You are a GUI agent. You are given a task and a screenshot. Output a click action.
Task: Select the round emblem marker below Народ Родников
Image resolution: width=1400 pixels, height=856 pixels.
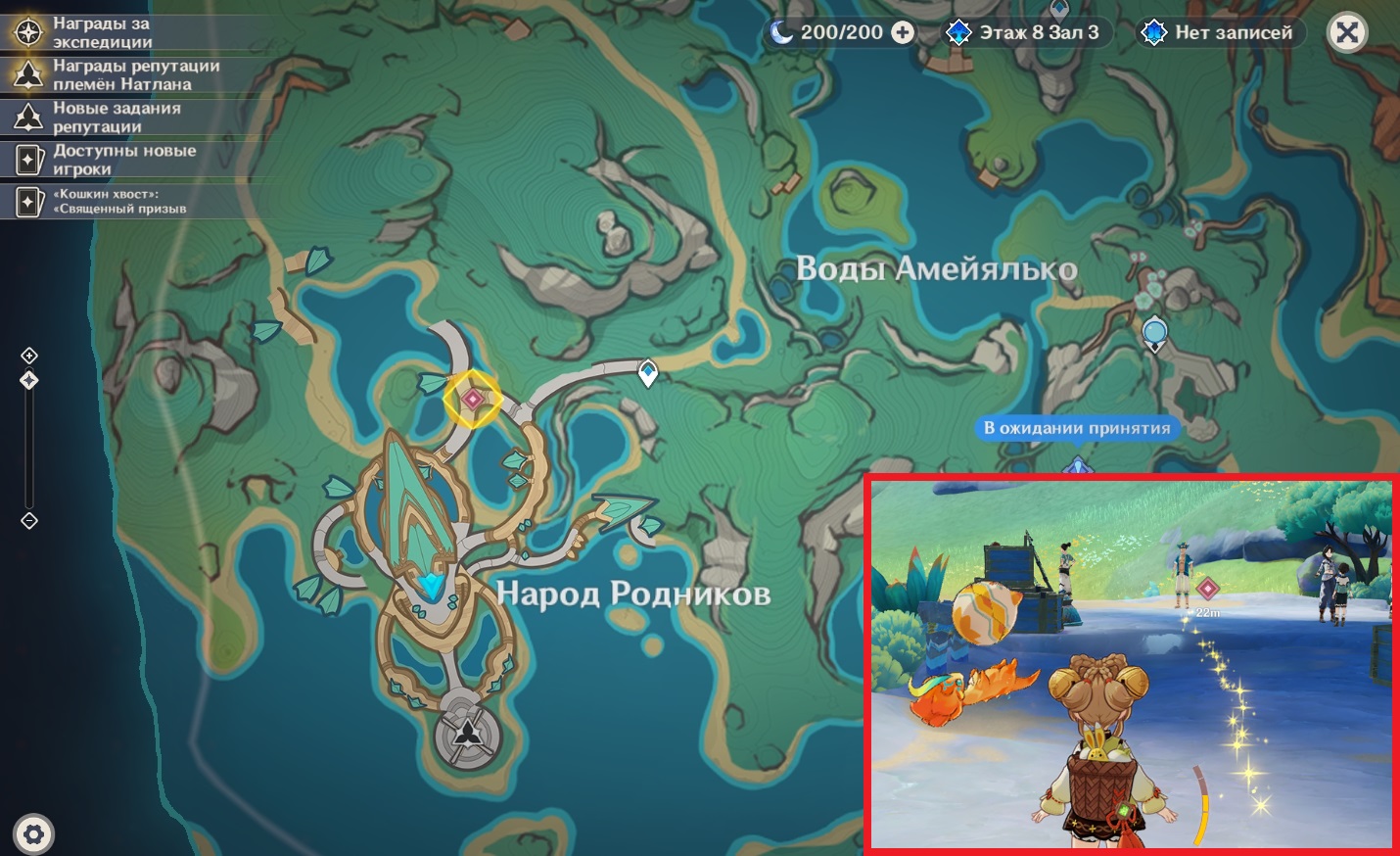[469, 730]
